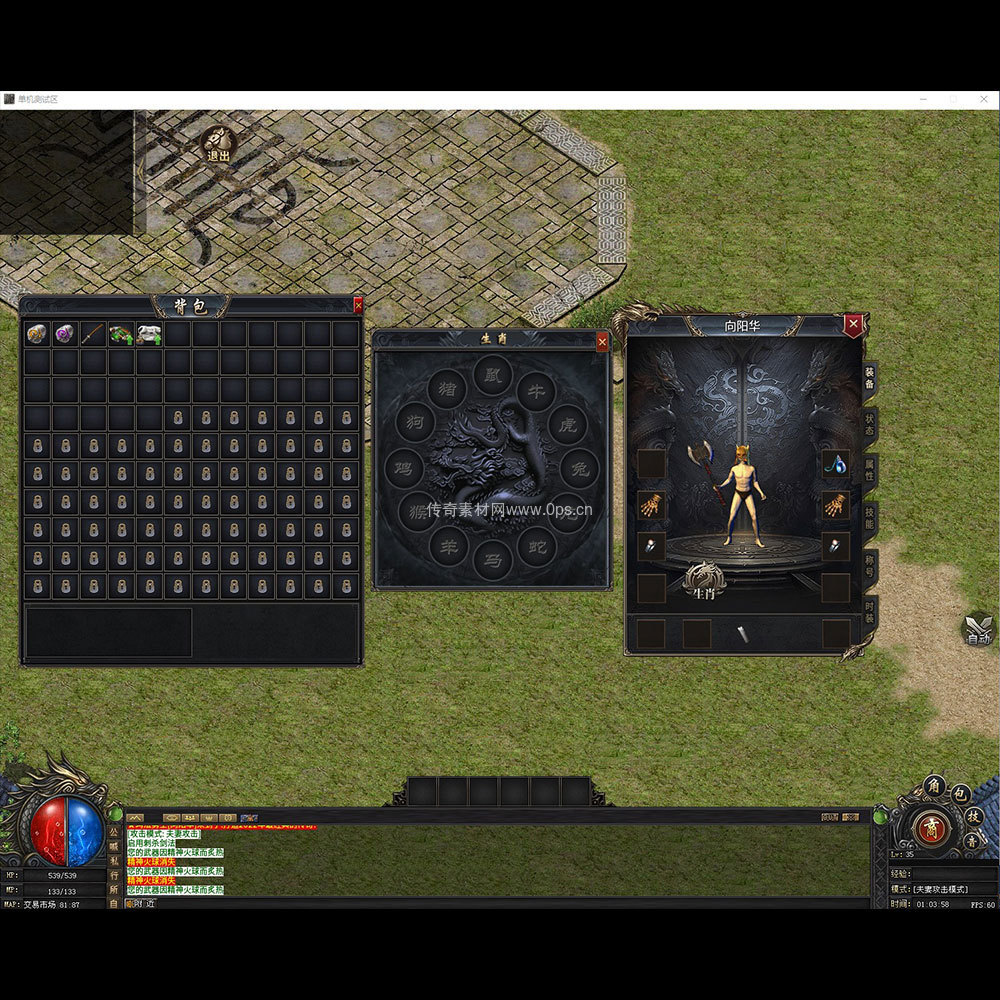Open the 角 character round button
The width and height of the screenshot is (1000, 1000).
tap(934, 785)
